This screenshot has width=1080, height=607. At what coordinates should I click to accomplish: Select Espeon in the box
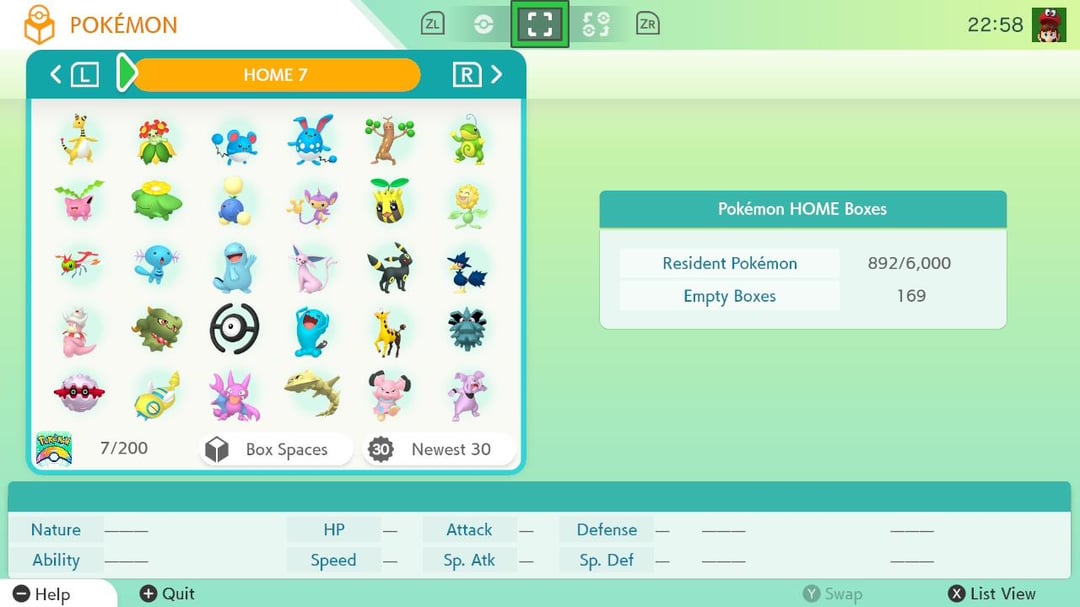[x=312, y=268]
